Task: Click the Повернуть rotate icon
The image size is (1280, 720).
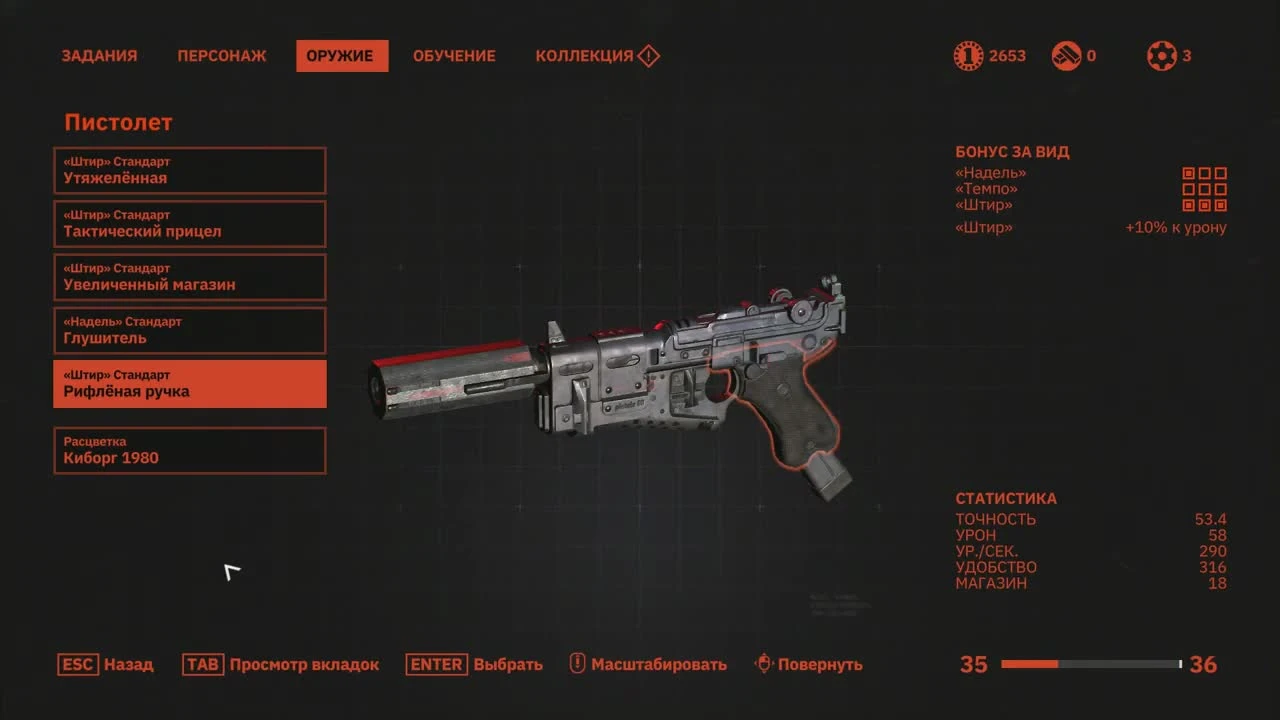Action: (764, 663)
